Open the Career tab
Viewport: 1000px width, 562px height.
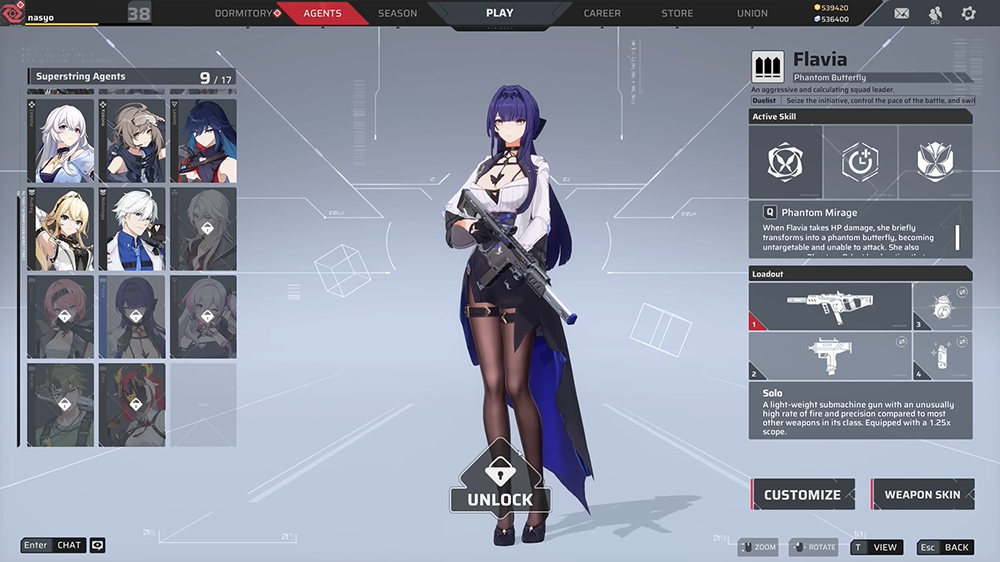602,13
